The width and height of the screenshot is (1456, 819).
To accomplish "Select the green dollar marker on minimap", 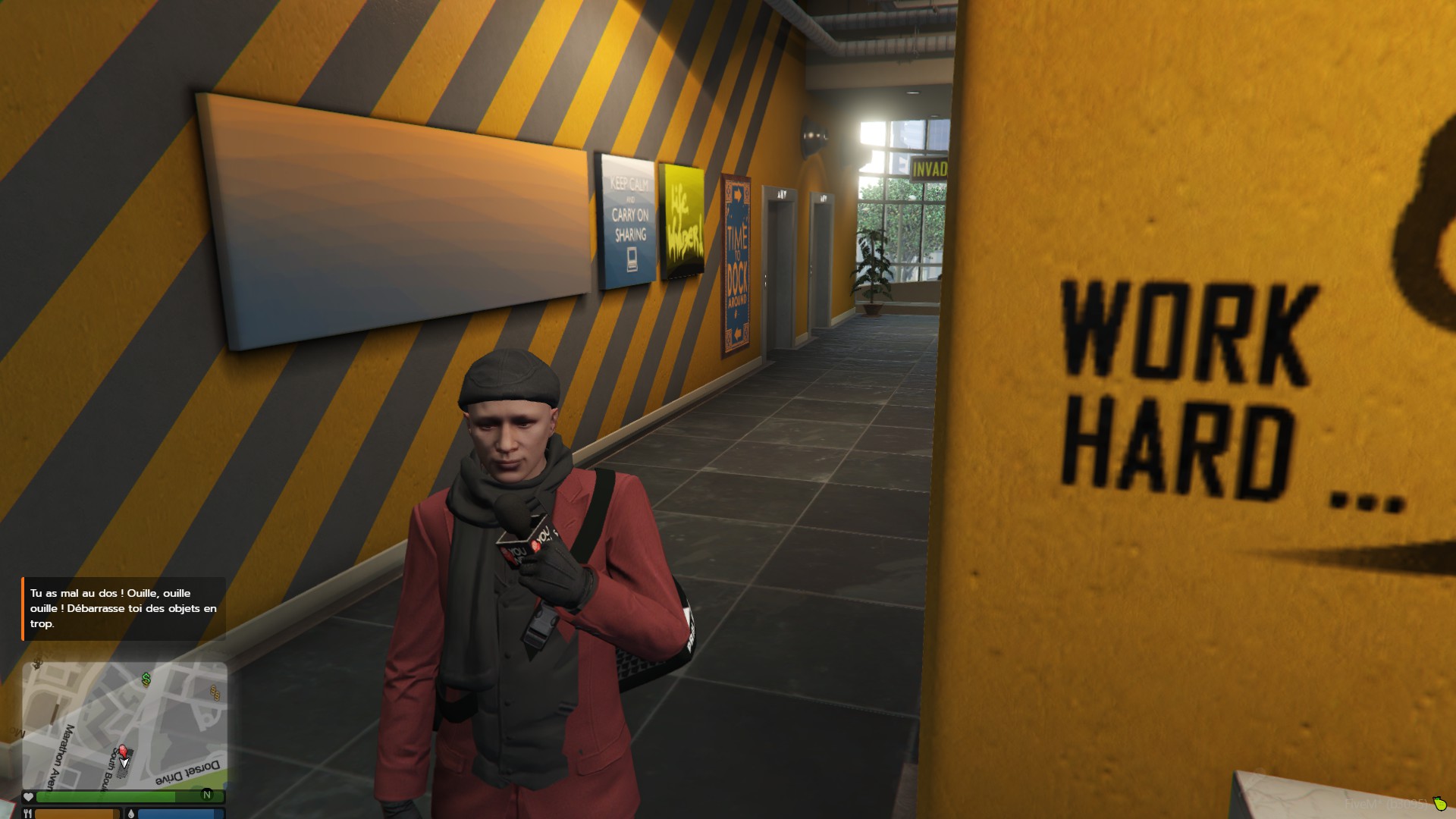I will point(146,679).
